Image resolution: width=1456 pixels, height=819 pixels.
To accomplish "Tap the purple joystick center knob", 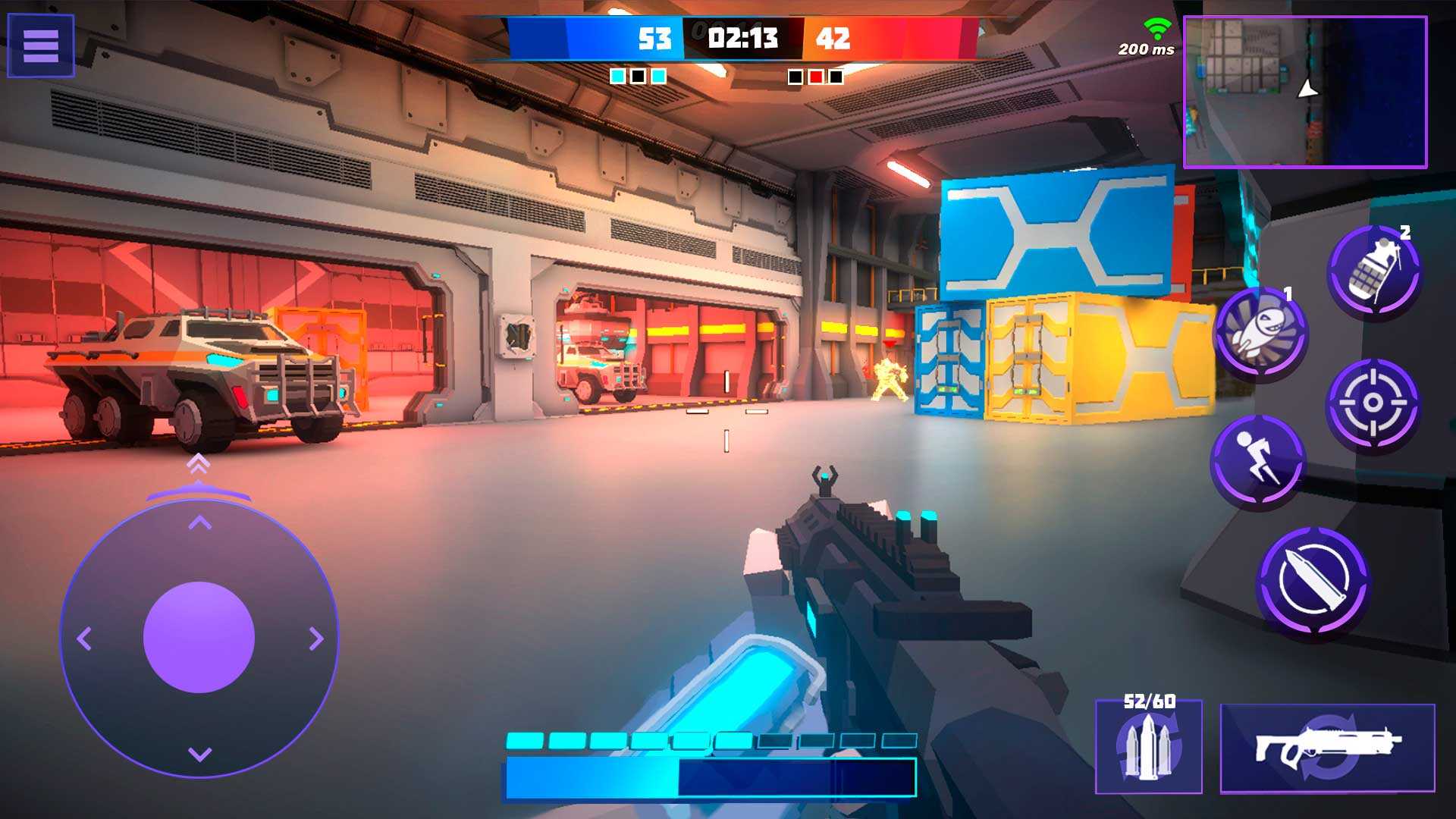I will 199,637.
